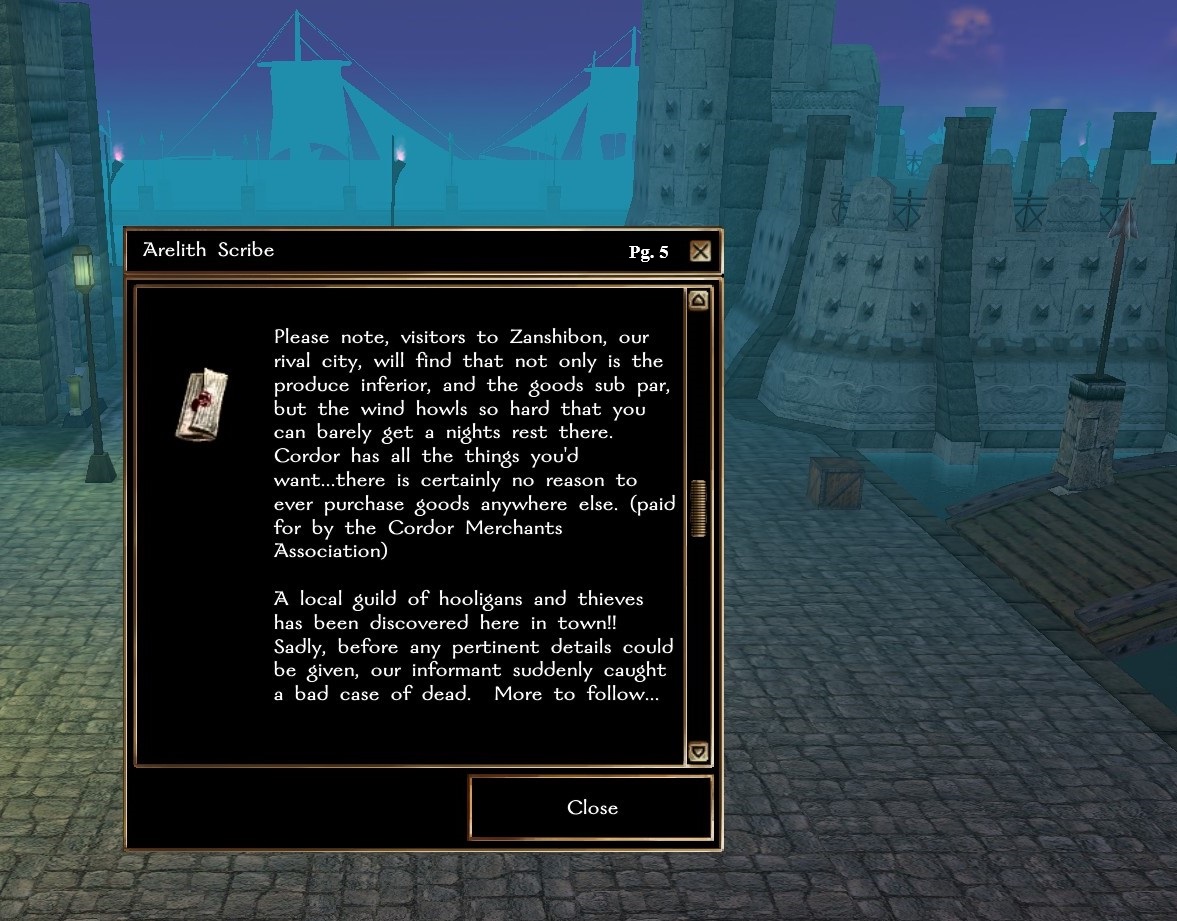Click the scroll up arrow
Screen dimensions: 1177x921
coord(698,300)
